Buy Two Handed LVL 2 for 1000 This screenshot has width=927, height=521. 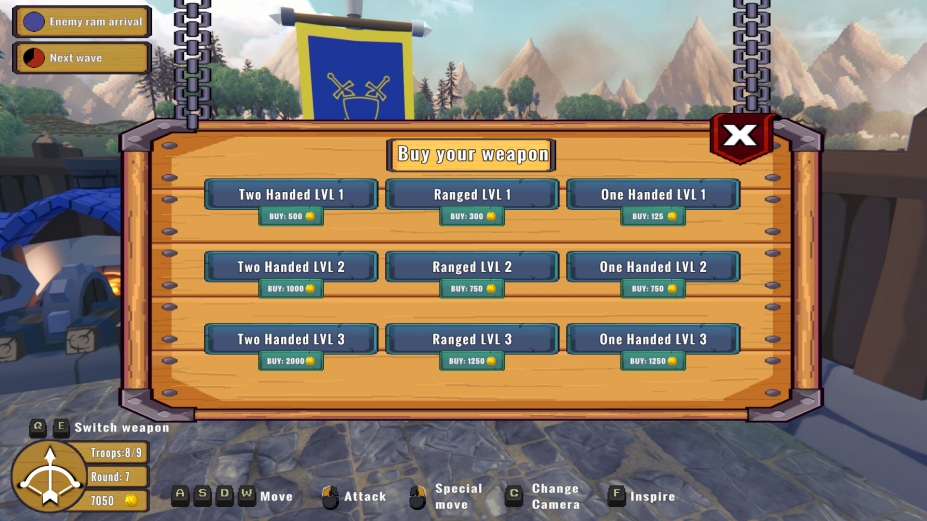pyautogui.click(x=291, y=289)
